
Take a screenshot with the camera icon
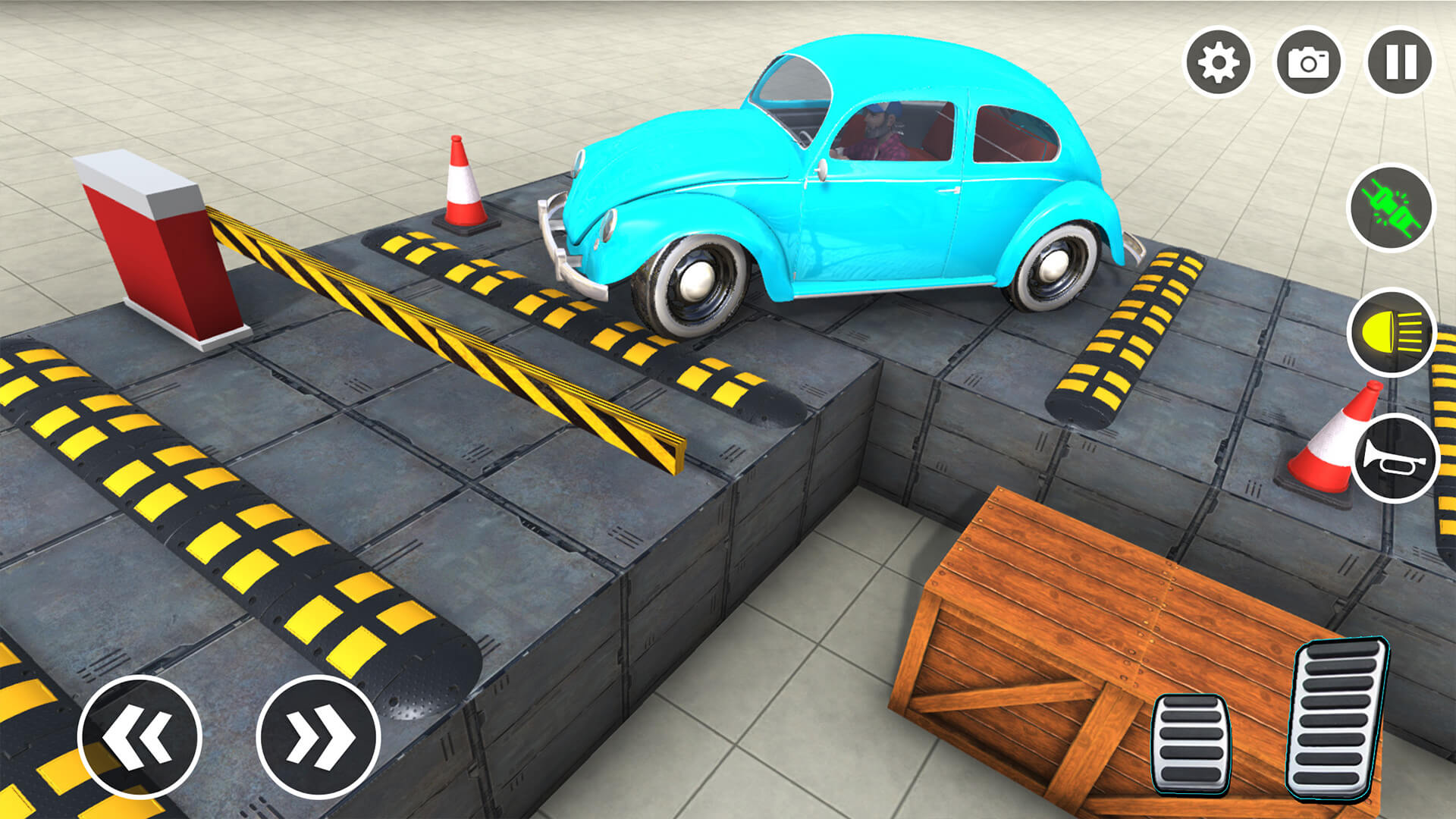tap(1310, 64)
